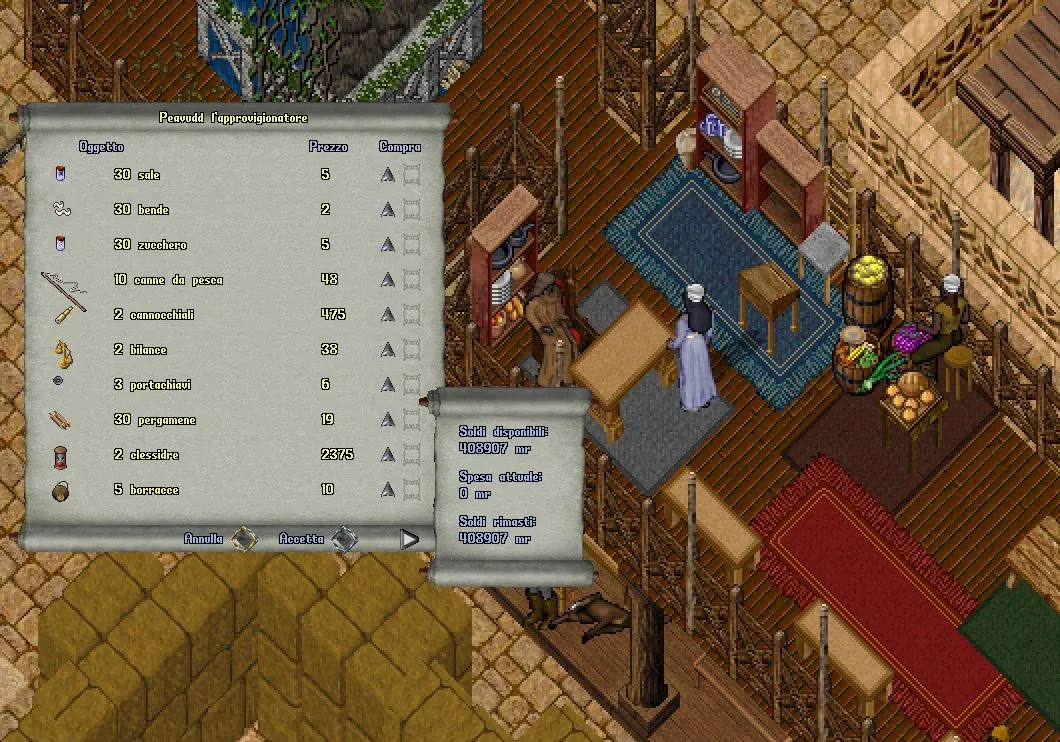Increase the bende buy quantity

tap(388, 210)
